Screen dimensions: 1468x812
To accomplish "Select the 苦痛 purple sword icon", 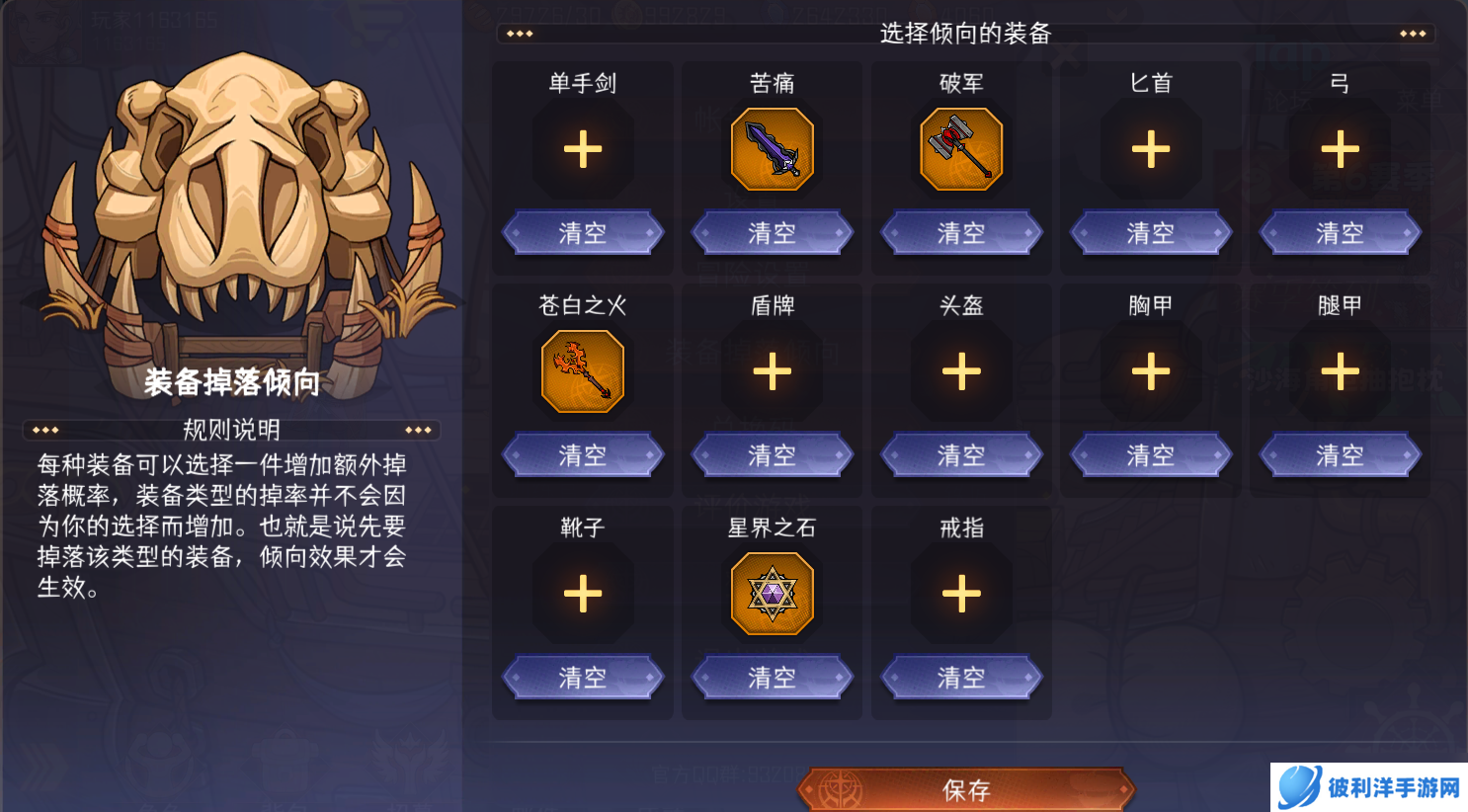I will [773, 148].
